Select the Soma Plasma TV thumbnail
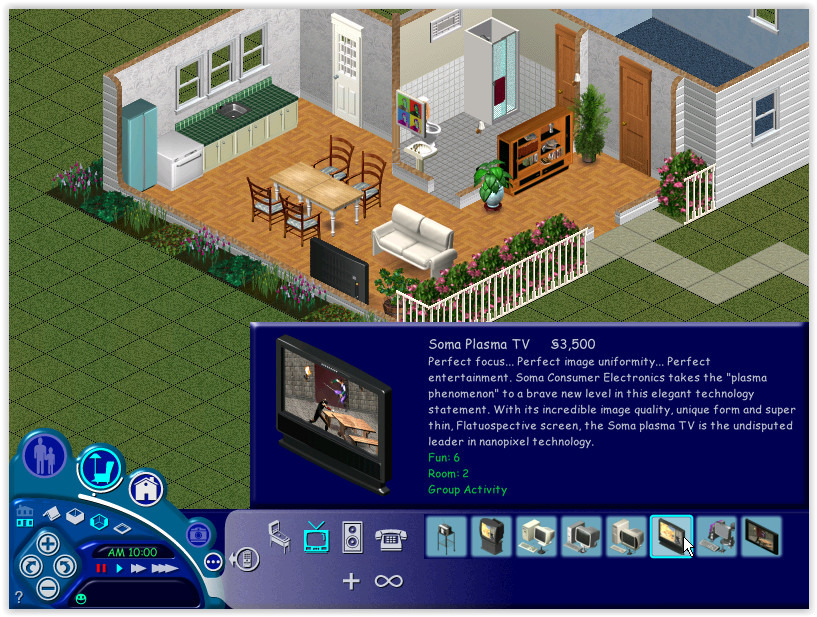The width and height of the screenshot is (817, 617). [x=671, y=537]
